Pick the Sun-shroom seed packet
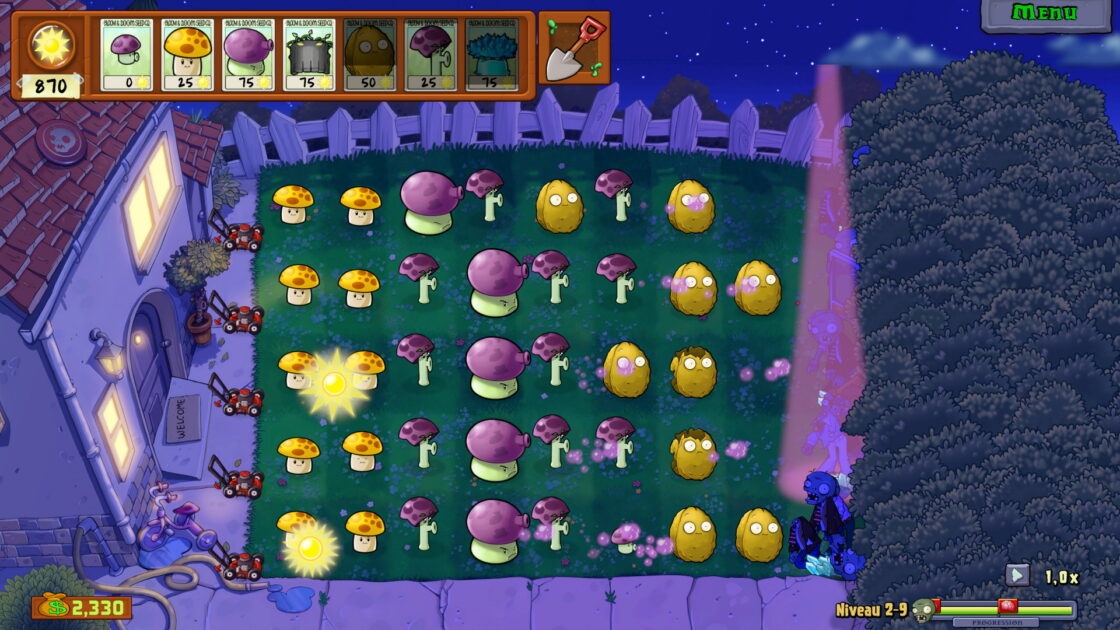The width and height of the screenshot is (1120, 630). [188, 54]
